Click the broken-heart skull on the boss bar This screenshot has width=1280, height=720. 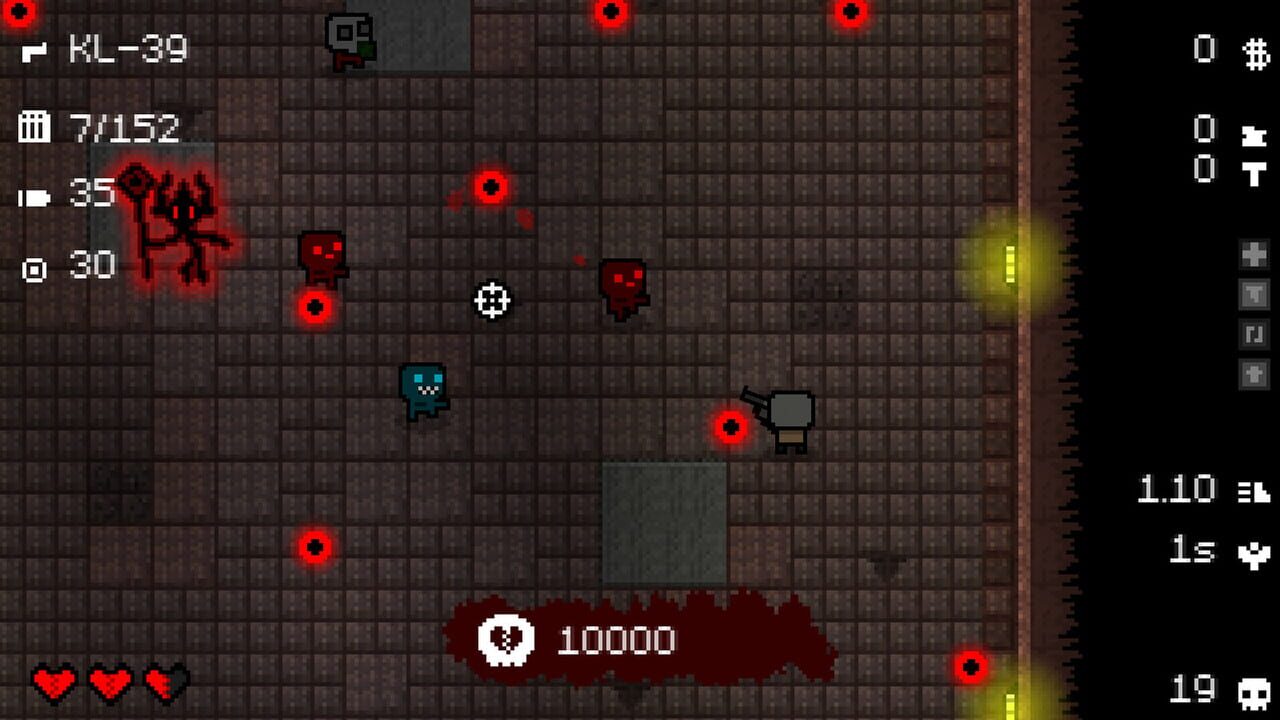[x=508, y=638]
